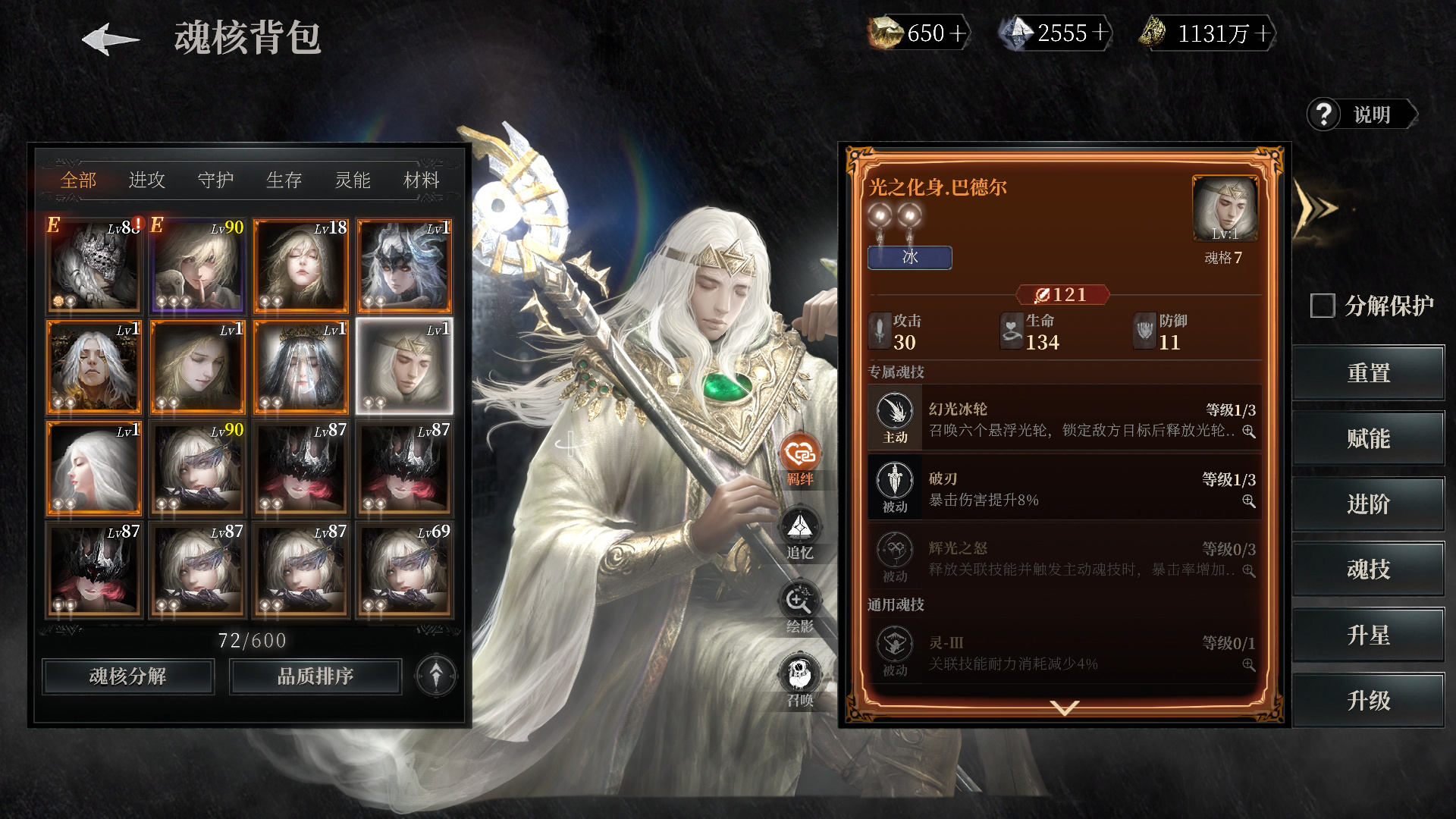
Task: Switch to the 全部 tab
Action: point(78,180)
